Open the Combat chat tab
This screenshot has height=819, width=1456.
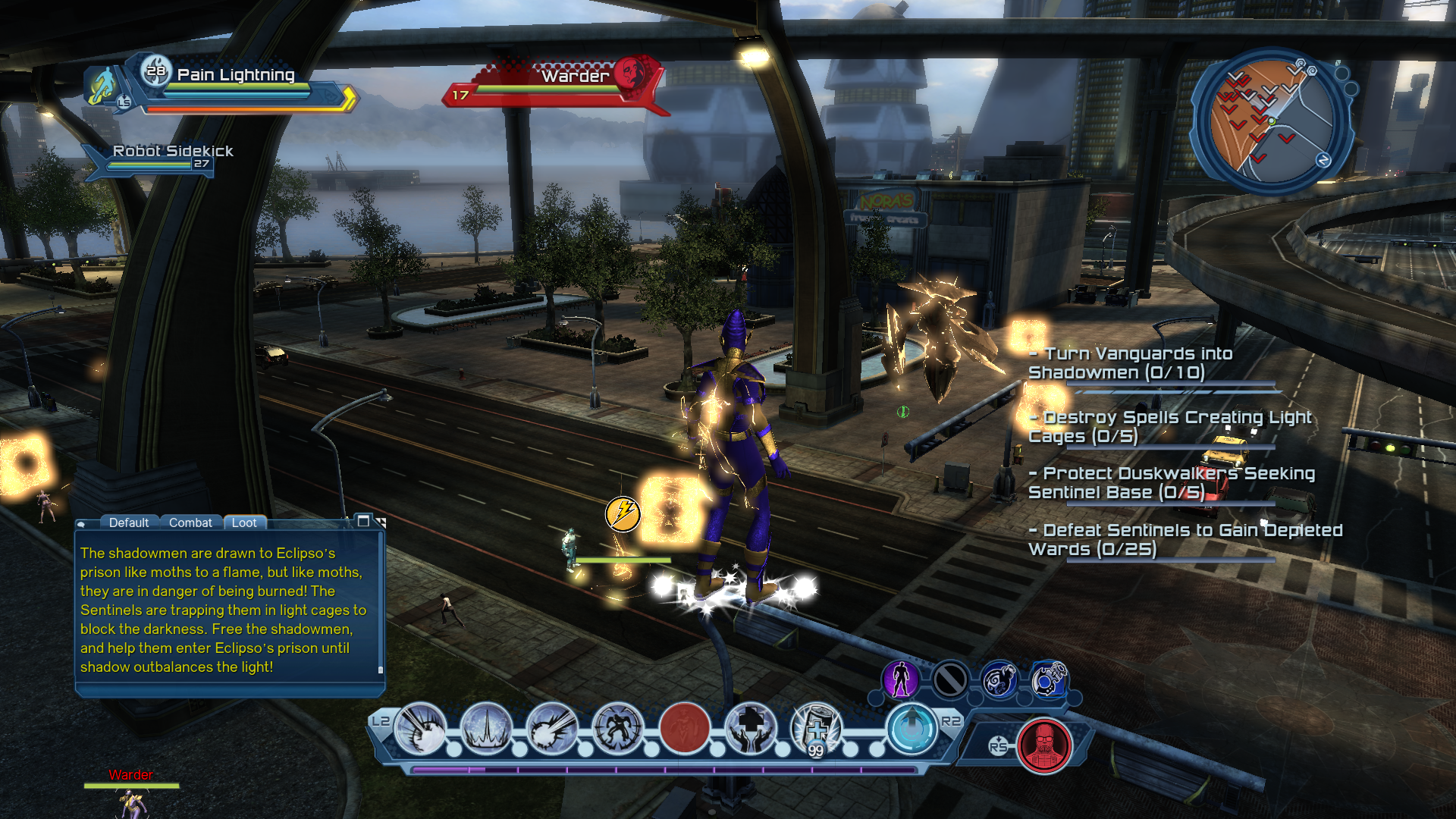tap(190, 522)
